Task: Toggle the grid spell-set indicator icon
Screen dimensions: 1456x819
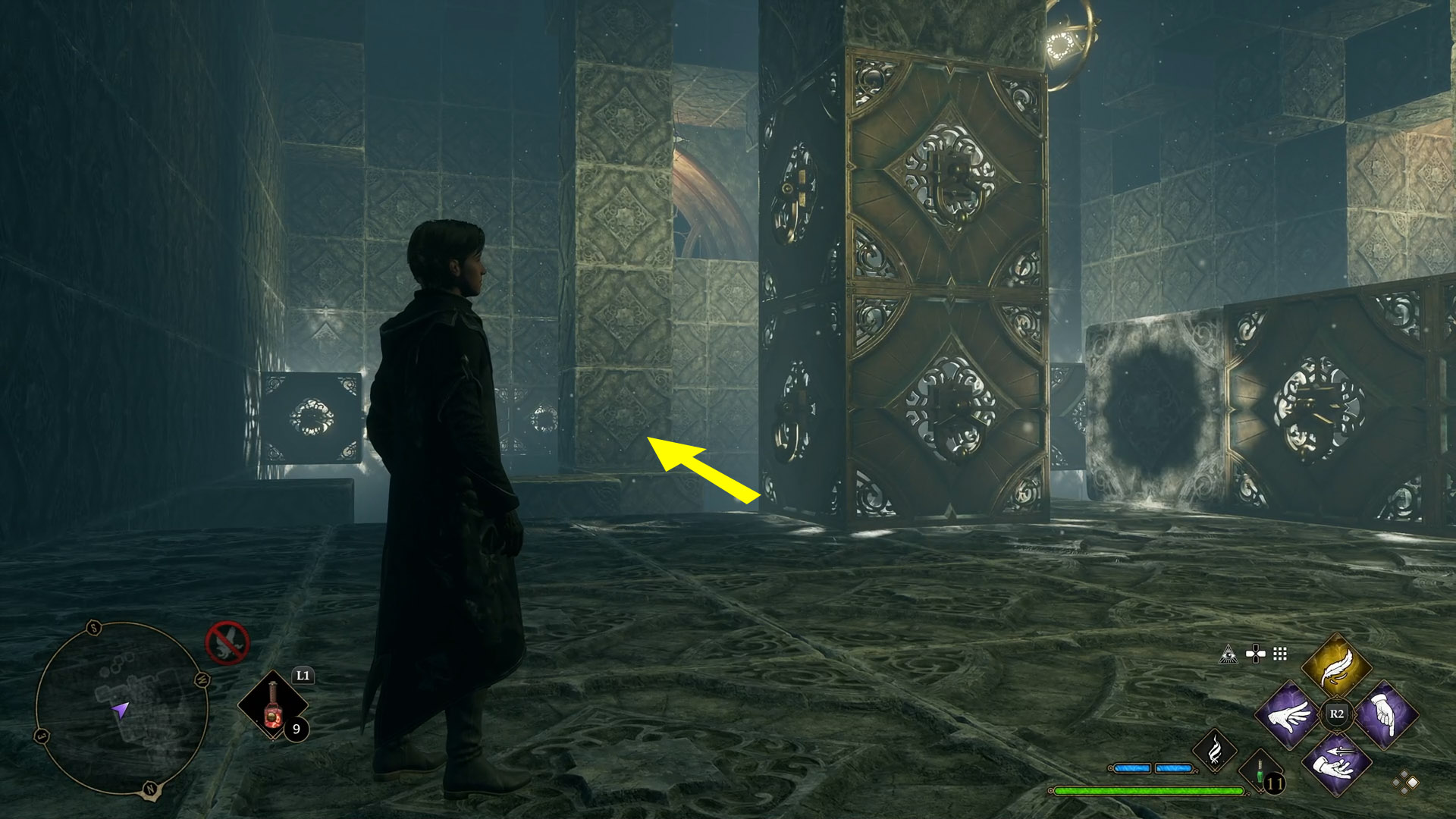Action: pyautogui.click(x=1279, y=654)
